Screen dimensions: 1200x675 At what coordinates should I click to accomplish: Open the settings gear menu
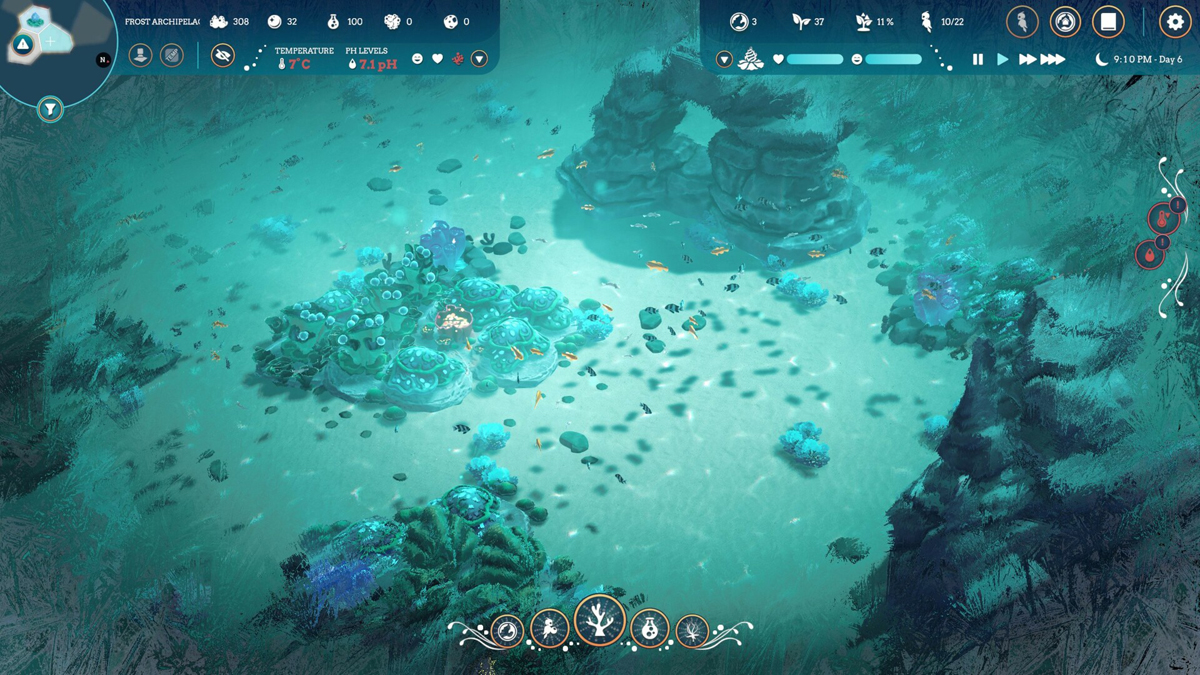point(1175,21)
